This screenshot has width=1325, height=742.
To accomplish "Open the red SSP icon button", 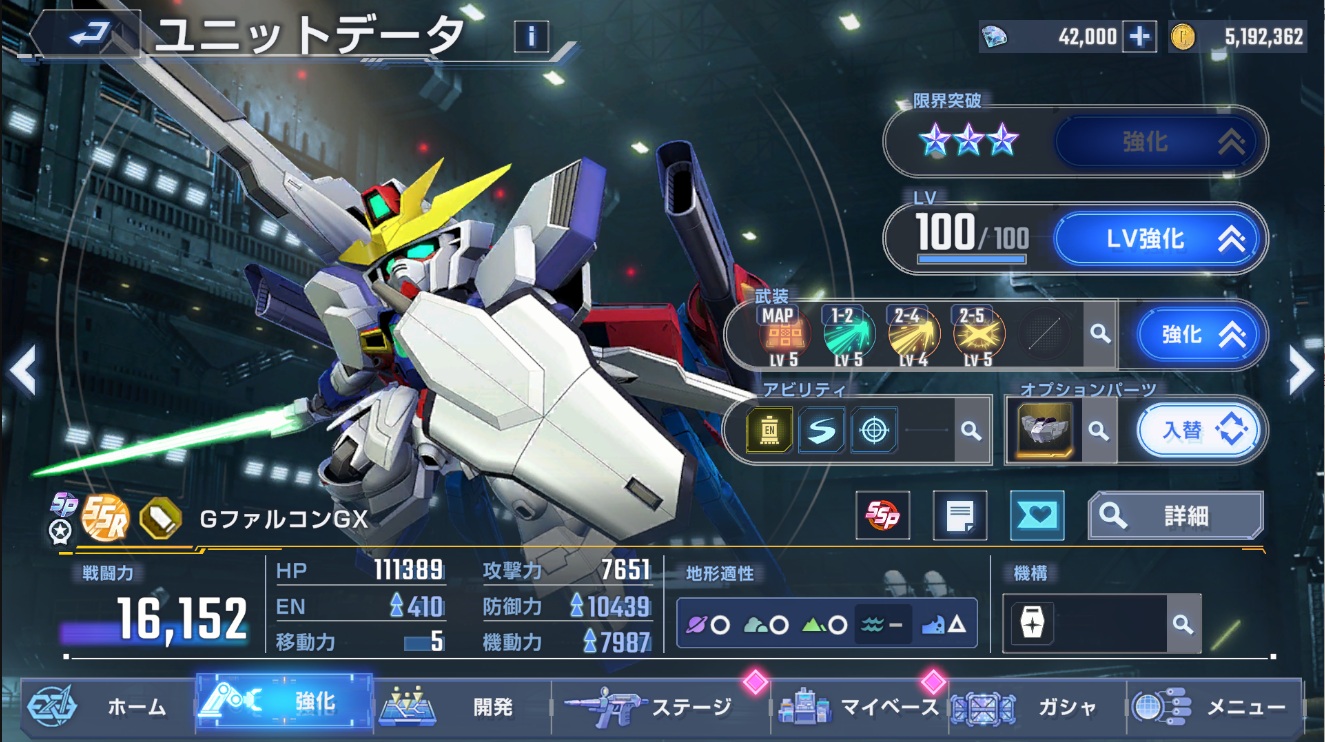I will pos(883,516).
